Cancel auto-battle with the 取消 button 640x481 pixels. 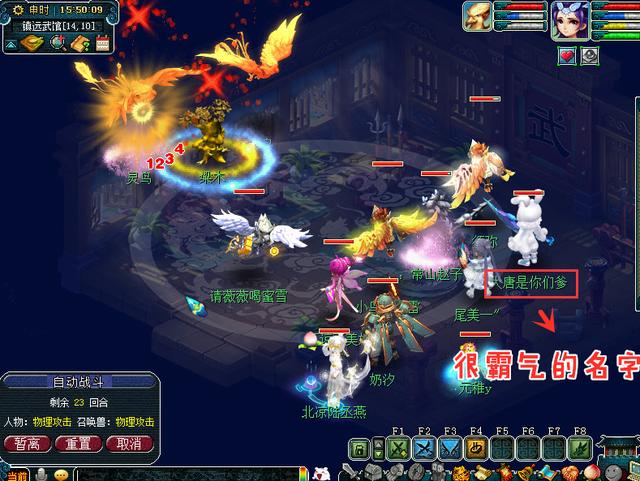click(129, 443)
